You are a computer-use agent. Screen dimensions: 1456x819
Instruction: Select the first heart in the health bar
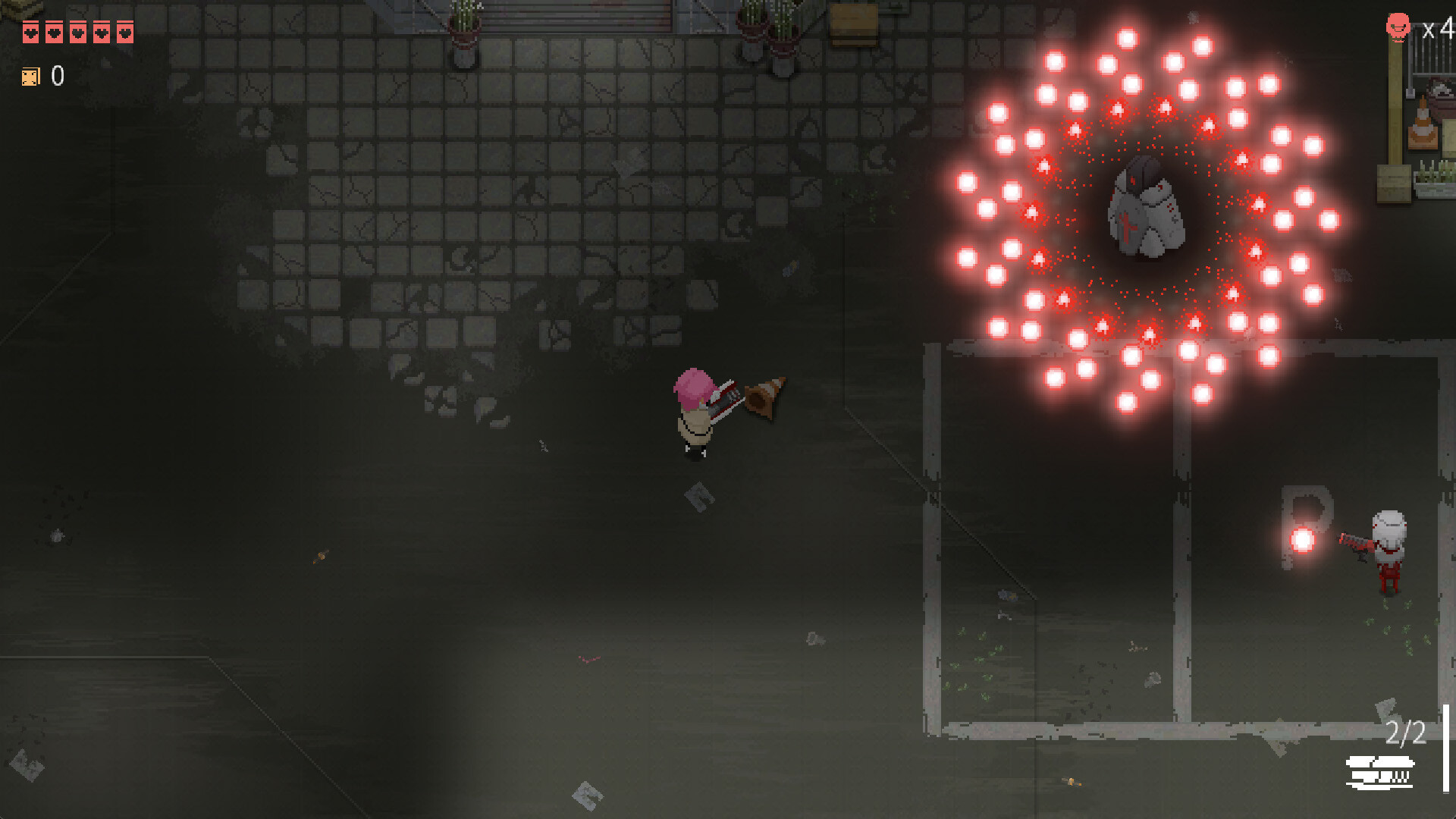click(x=30, y=33)
